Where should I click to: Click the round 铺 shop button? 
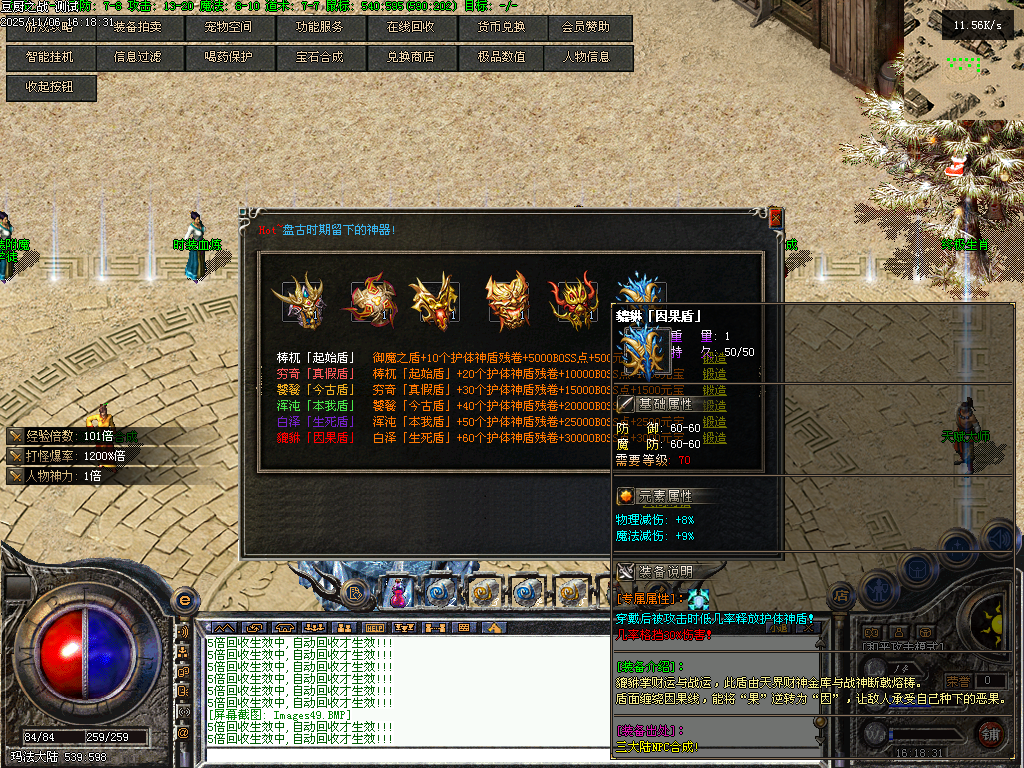(x=990, y=733)
